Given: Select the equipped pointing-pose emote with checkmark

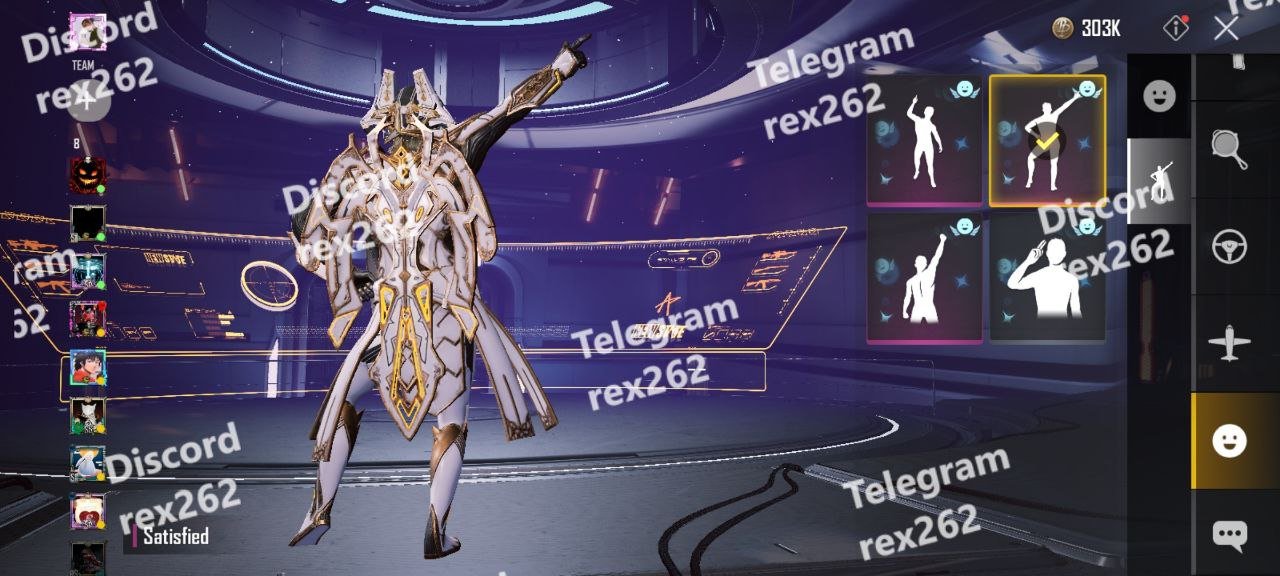Looking at the screenshot, I should pyautogui.click(x=1047, y=139).
